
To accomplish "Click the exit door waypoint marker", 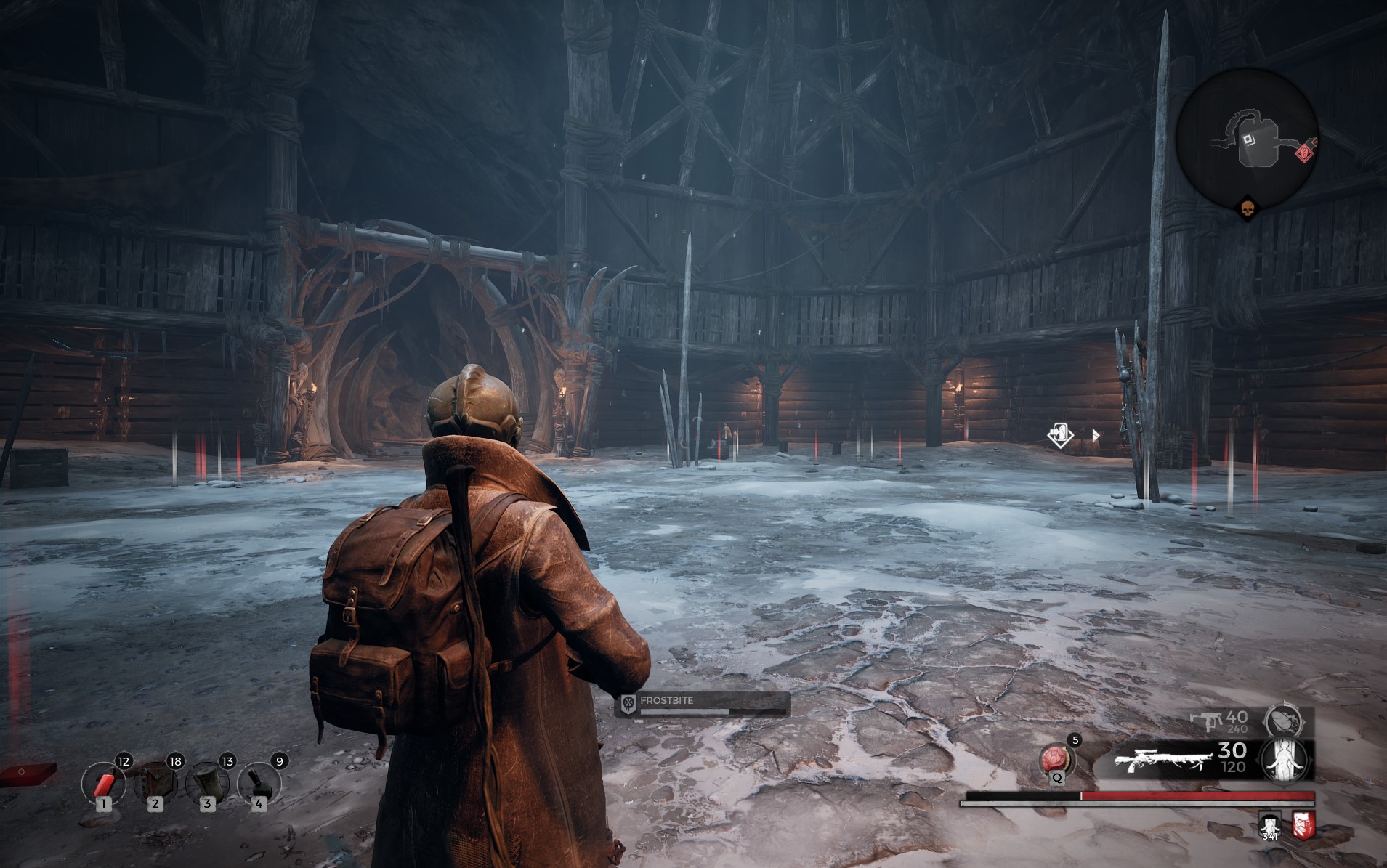I will coord(1060,435).
